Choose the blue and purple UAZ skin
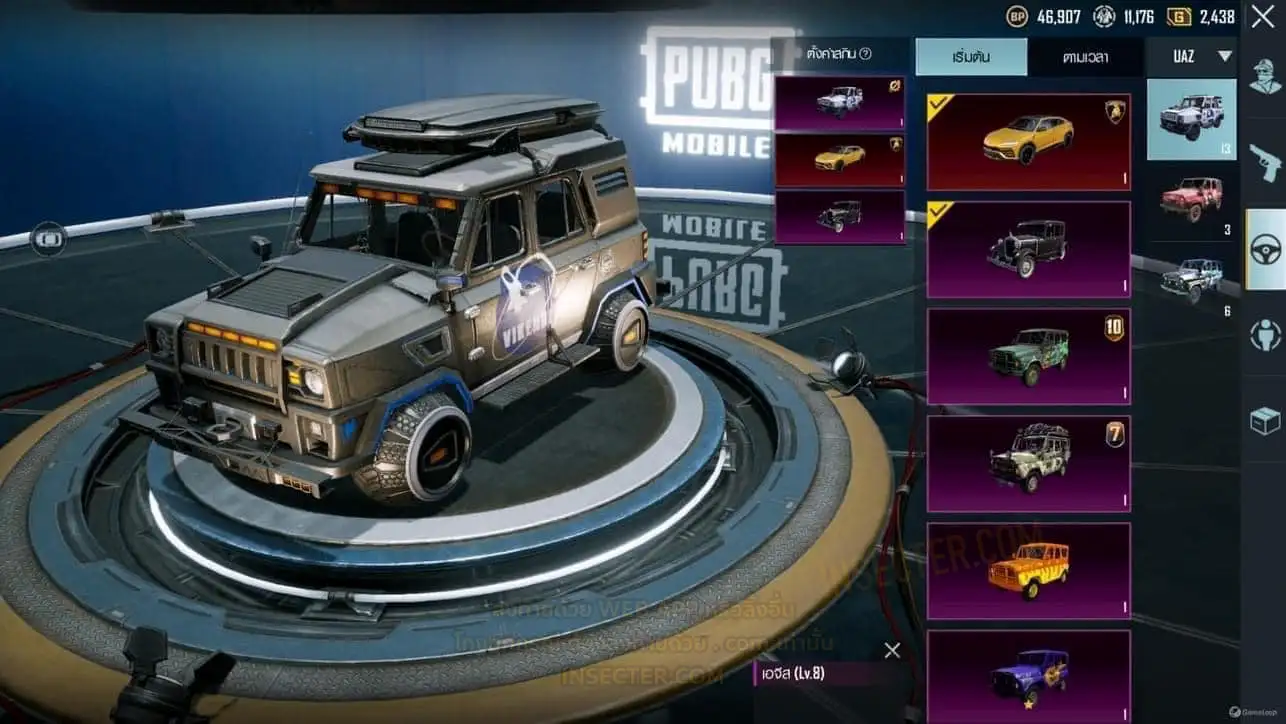Viewport: 1286px width, 724px height. [1028, 675]
